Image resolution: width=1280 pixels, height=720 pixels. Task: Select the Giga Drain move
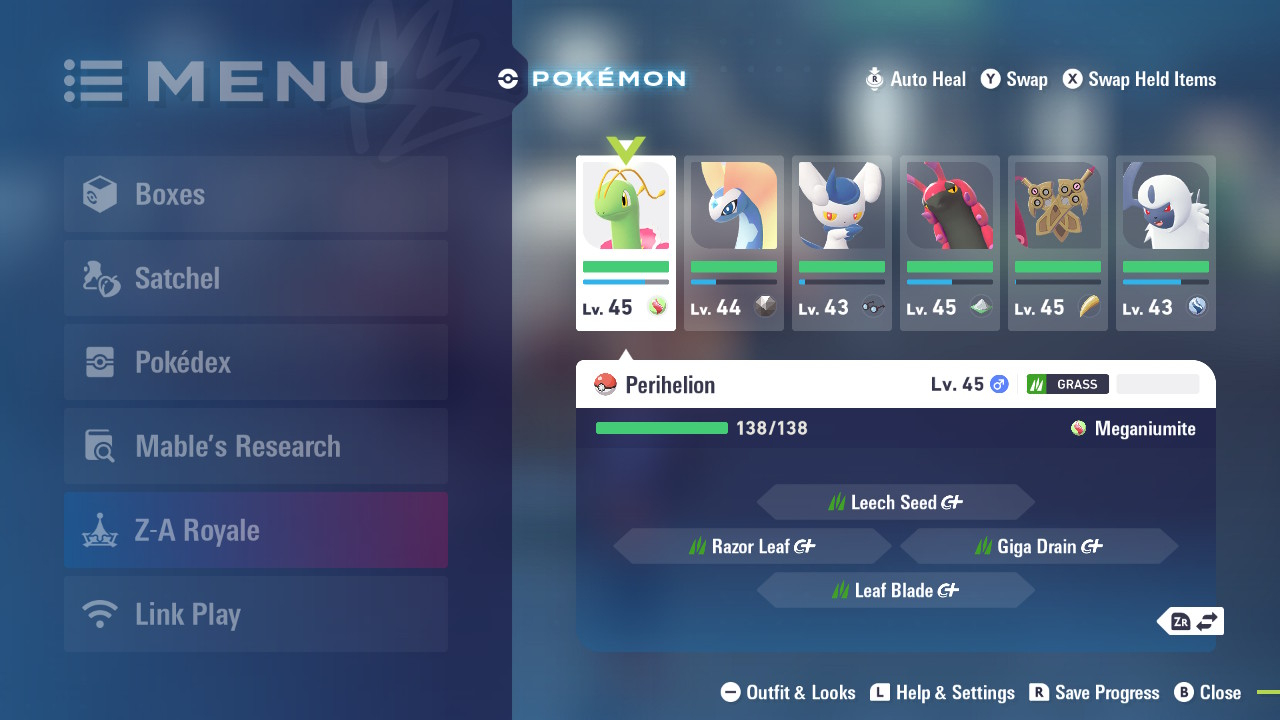pyautogui.click(x=1038, y=547)
